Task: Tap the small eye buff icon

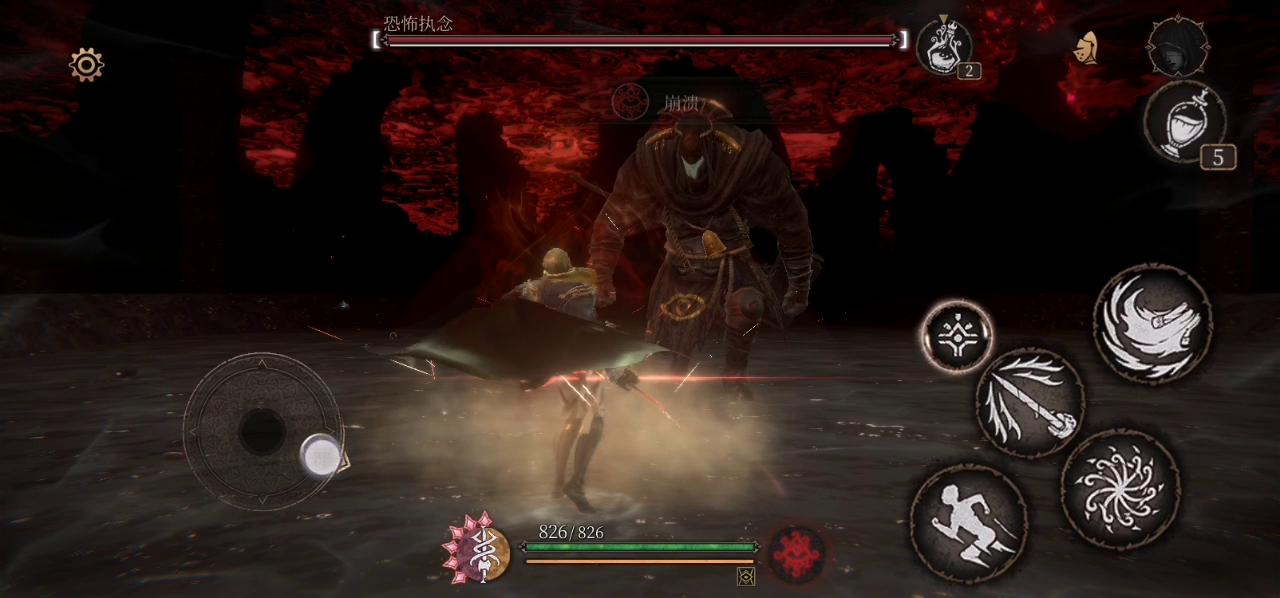Action: point(745,576)
